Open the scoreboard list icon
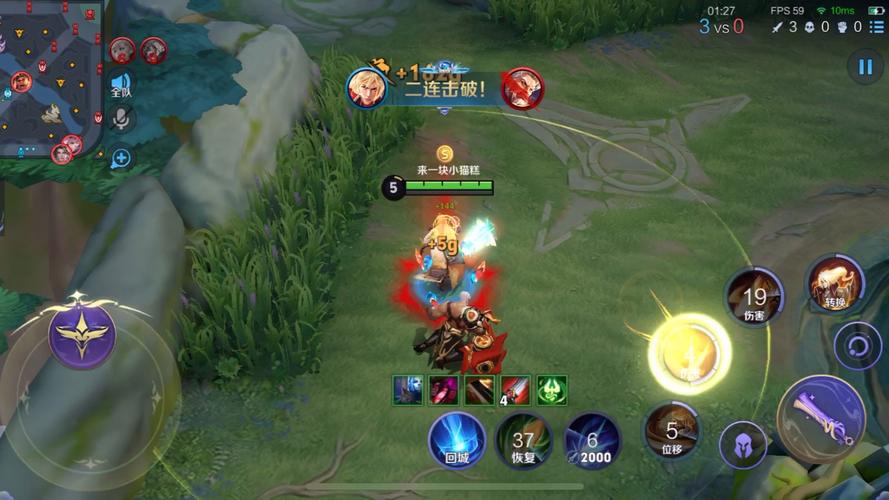 pos(877,27)
